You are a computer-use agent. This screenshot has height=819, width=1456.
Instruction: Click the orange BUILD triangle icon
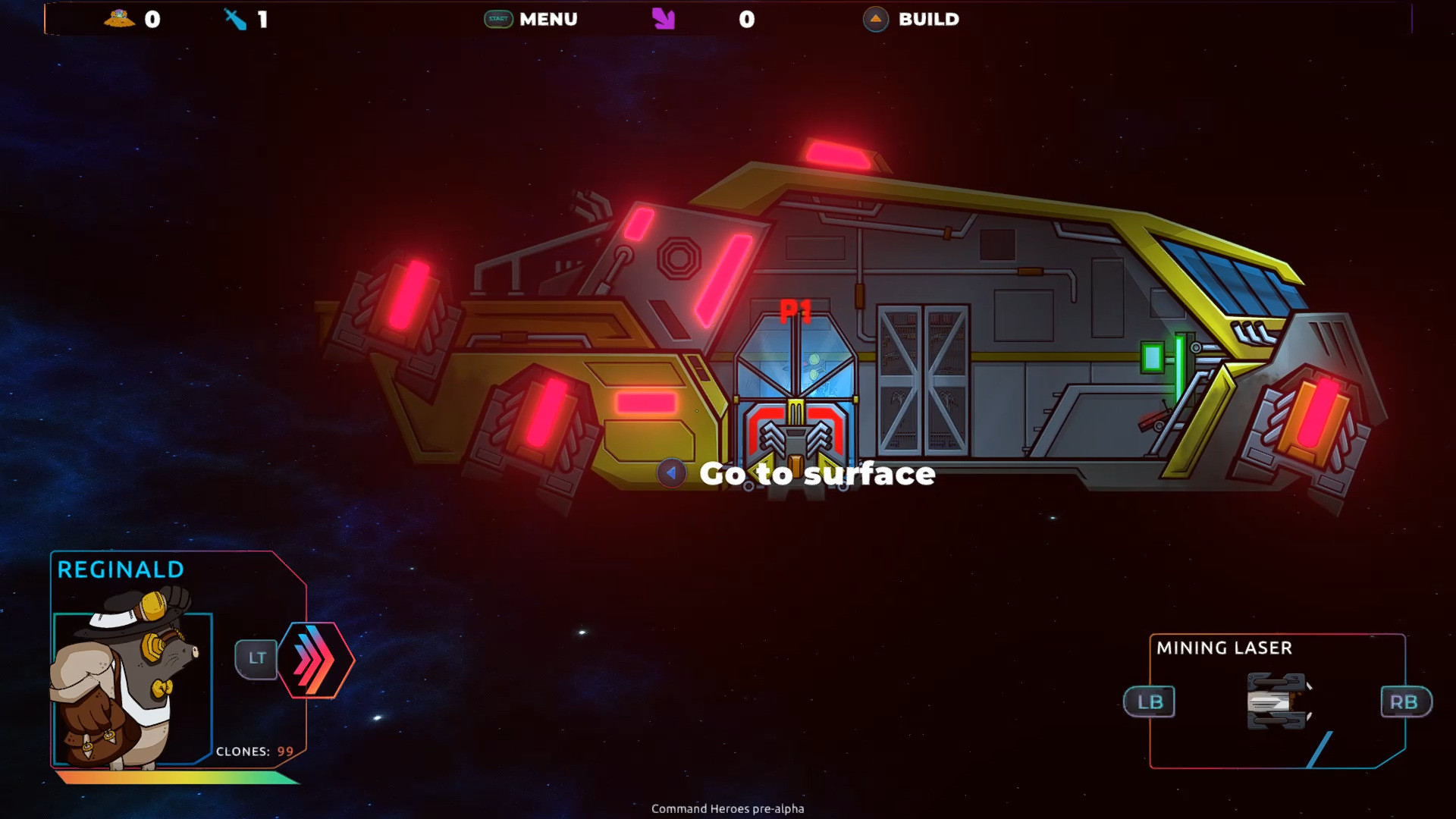(x=876, y=20)
